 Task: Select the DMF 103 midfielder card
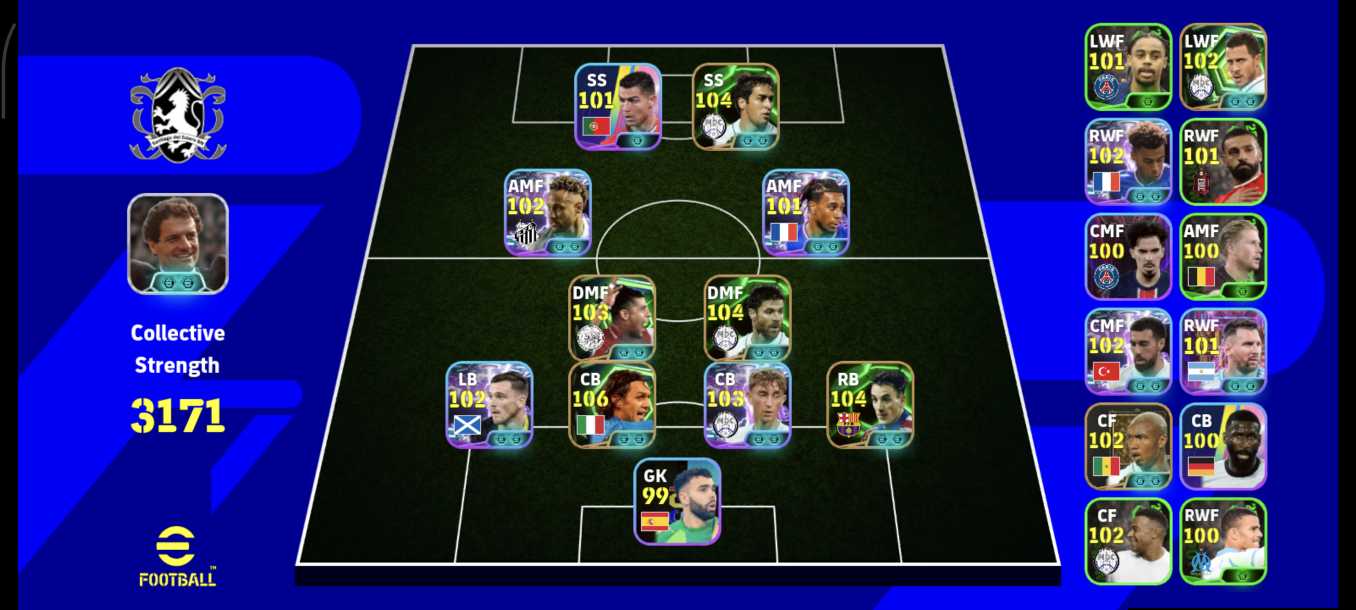coord(612,317)
